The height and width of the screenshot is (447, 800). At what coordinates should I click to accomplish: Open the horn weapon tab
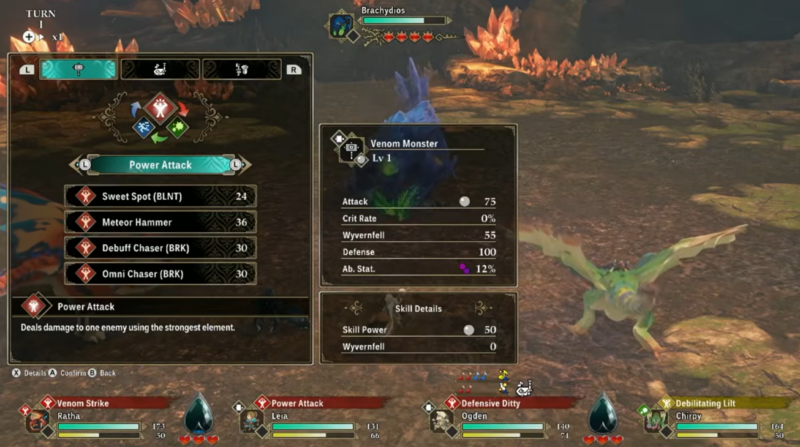tap(160, 69)
